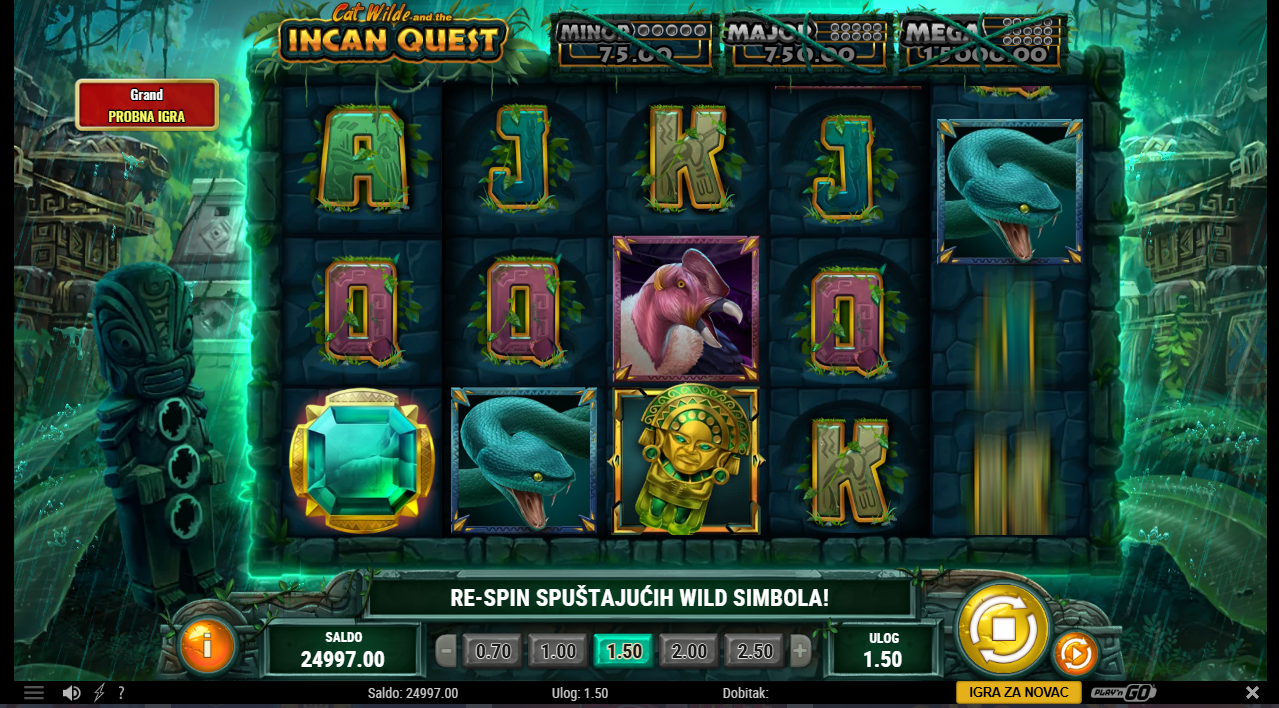Choose the 2.50 bet value
This screenshot has width=1279, height=708.
tap(755, 652)
